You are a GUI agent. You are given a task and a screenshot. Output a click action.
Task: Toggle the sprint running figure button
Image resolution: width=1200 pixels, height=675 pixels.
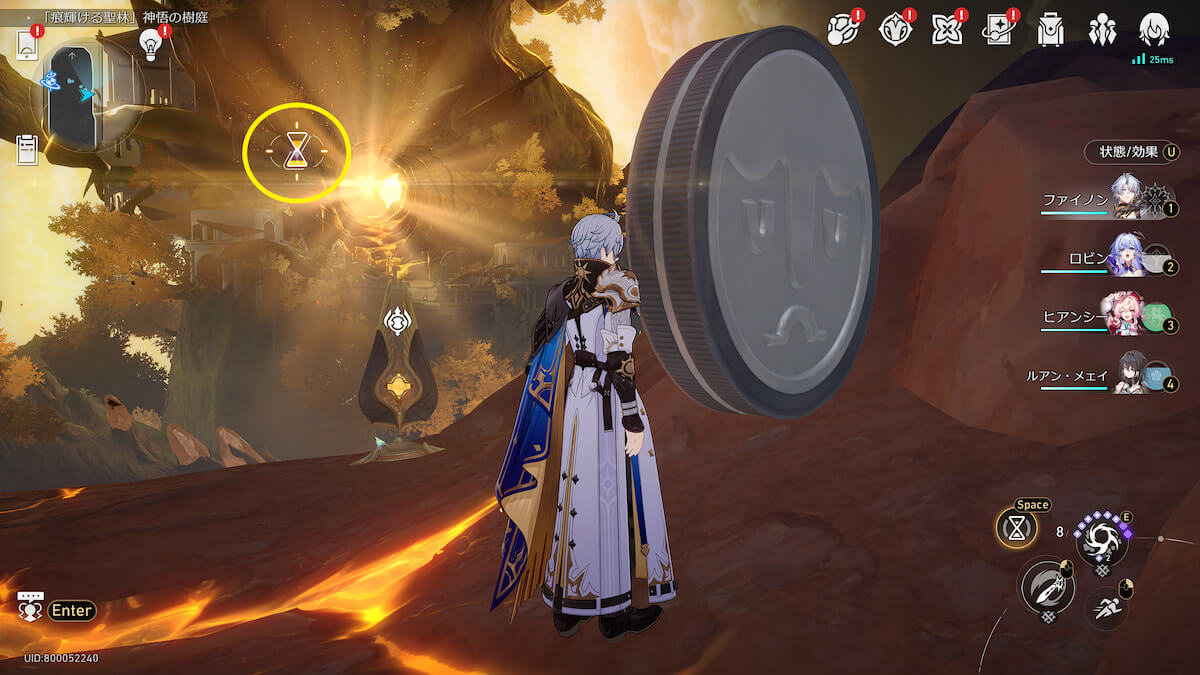click(x=1106, y=608)
